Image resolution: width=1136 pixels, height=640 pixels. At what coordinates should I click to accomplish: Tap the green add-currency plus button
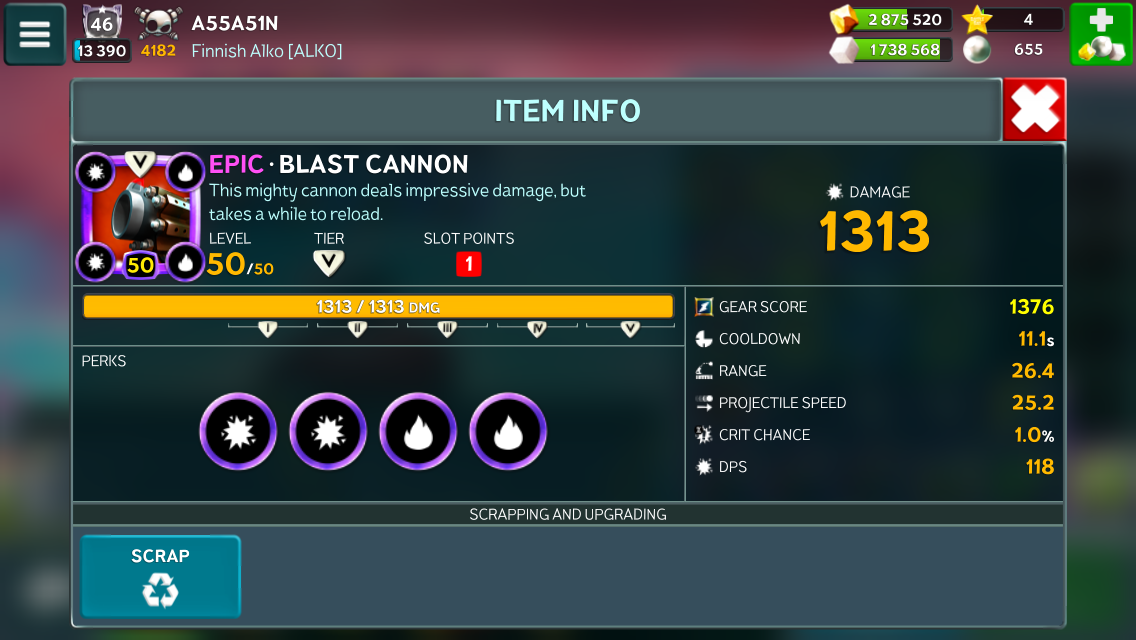(x=1100, y=34)
